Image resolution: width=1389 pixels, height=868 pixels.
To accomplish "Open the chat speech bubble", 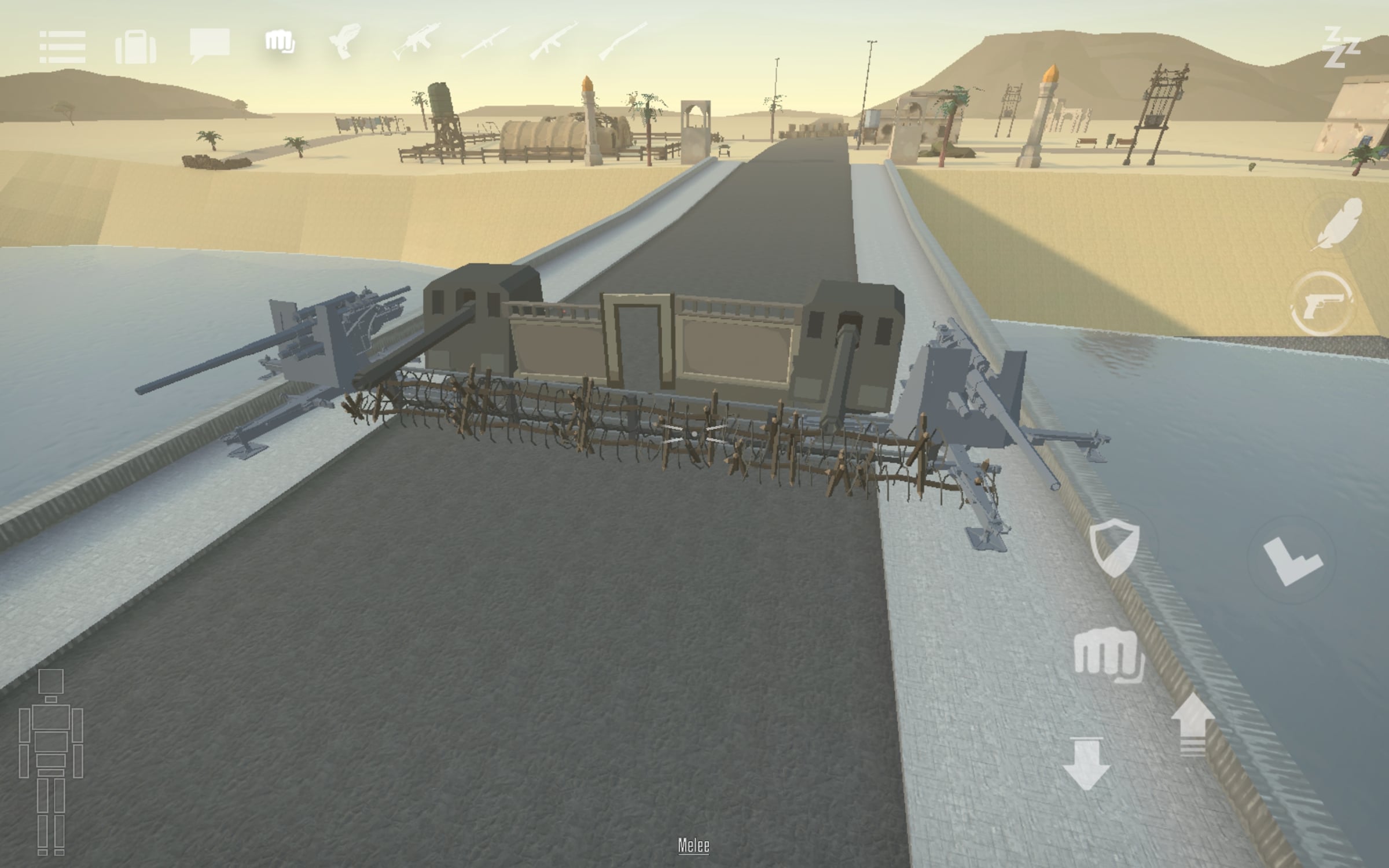I will tap(210, 45).
